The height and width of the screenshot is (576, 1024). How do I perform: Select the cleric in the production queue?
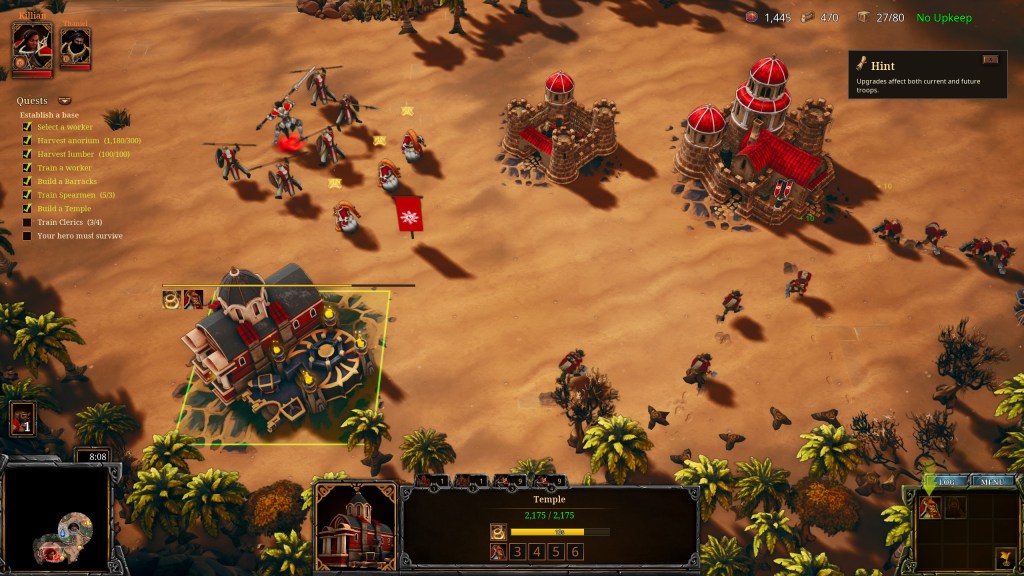tap(497, 551)
